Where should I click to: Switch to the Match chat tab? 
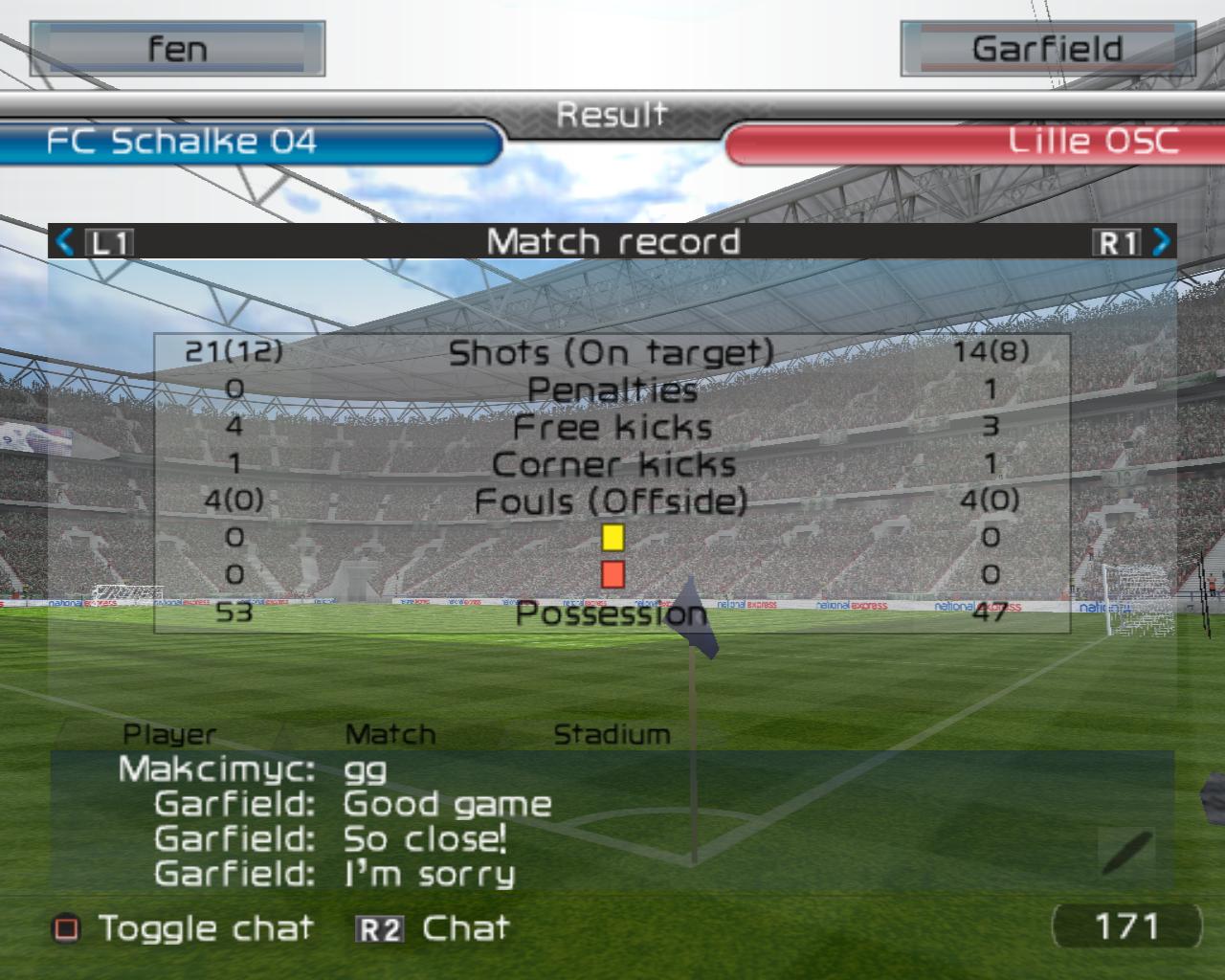390,735
